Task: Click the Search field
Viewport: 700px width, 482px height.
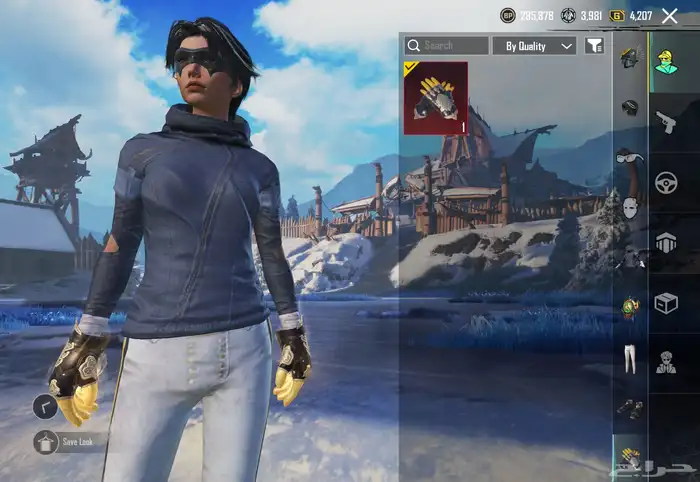Action: [x=446, y=46]
